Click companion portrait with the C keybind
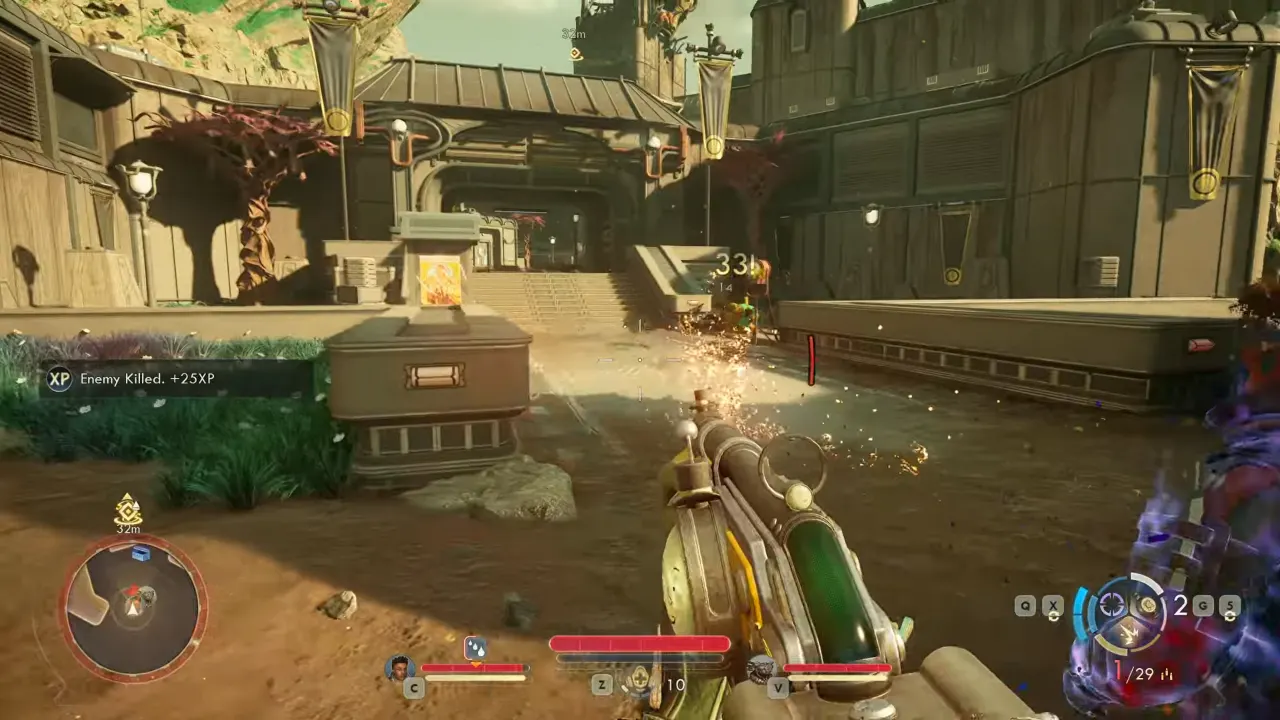1280x720 pixels. pos(398,669)
